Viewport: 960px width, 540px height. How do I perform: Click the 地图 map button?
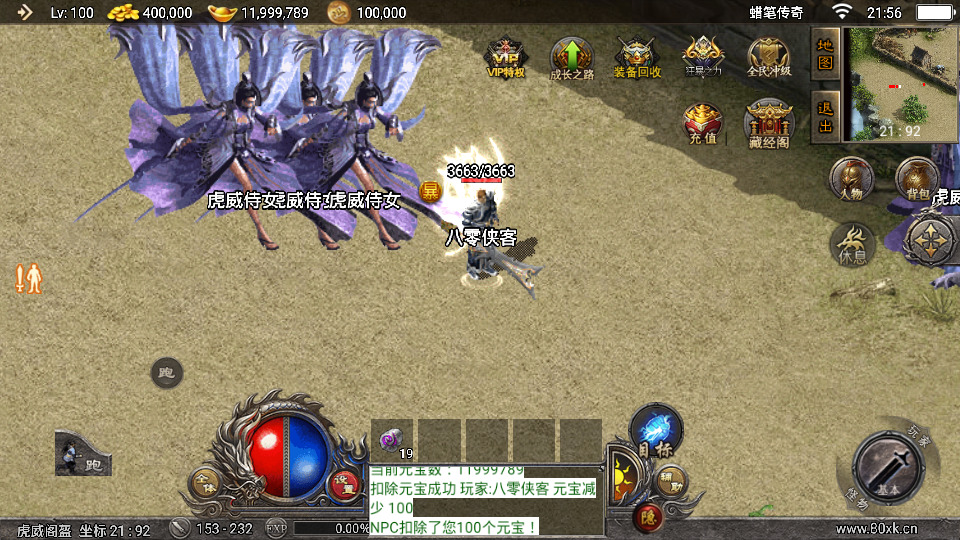(x=825, y=52)
